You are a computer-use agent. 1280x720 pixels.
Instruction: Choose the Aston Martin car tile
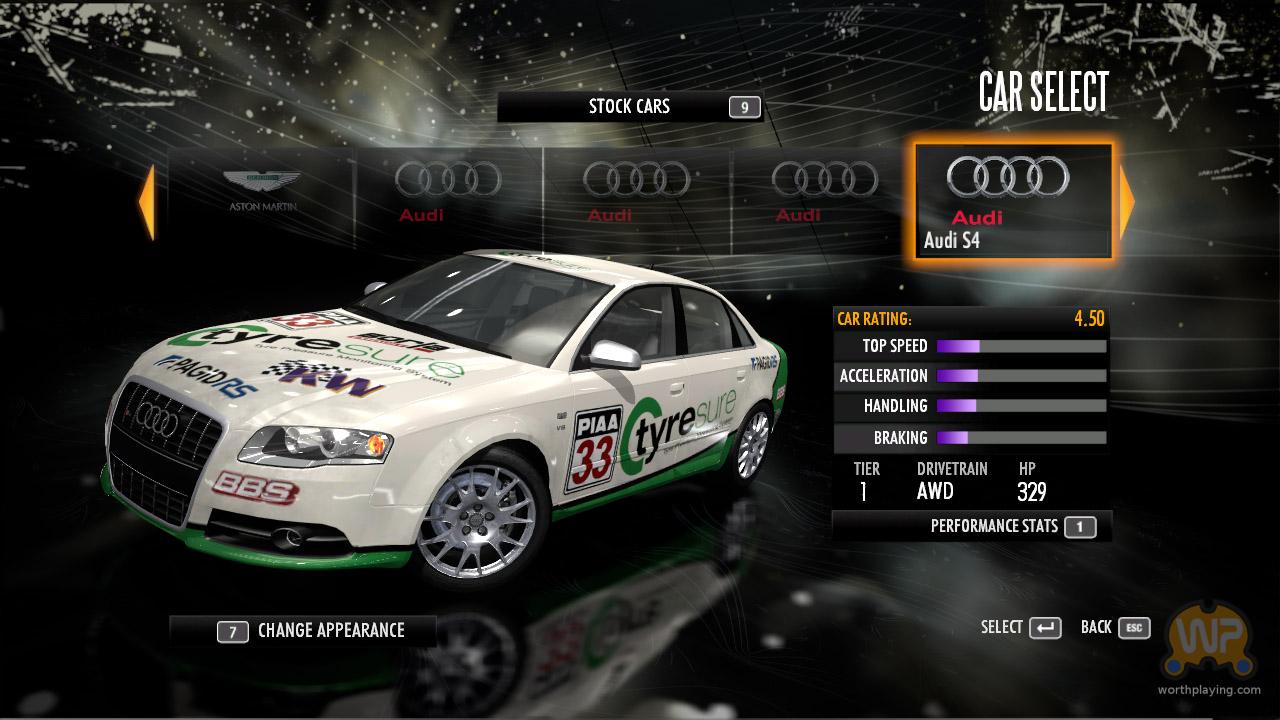[261, 195]
